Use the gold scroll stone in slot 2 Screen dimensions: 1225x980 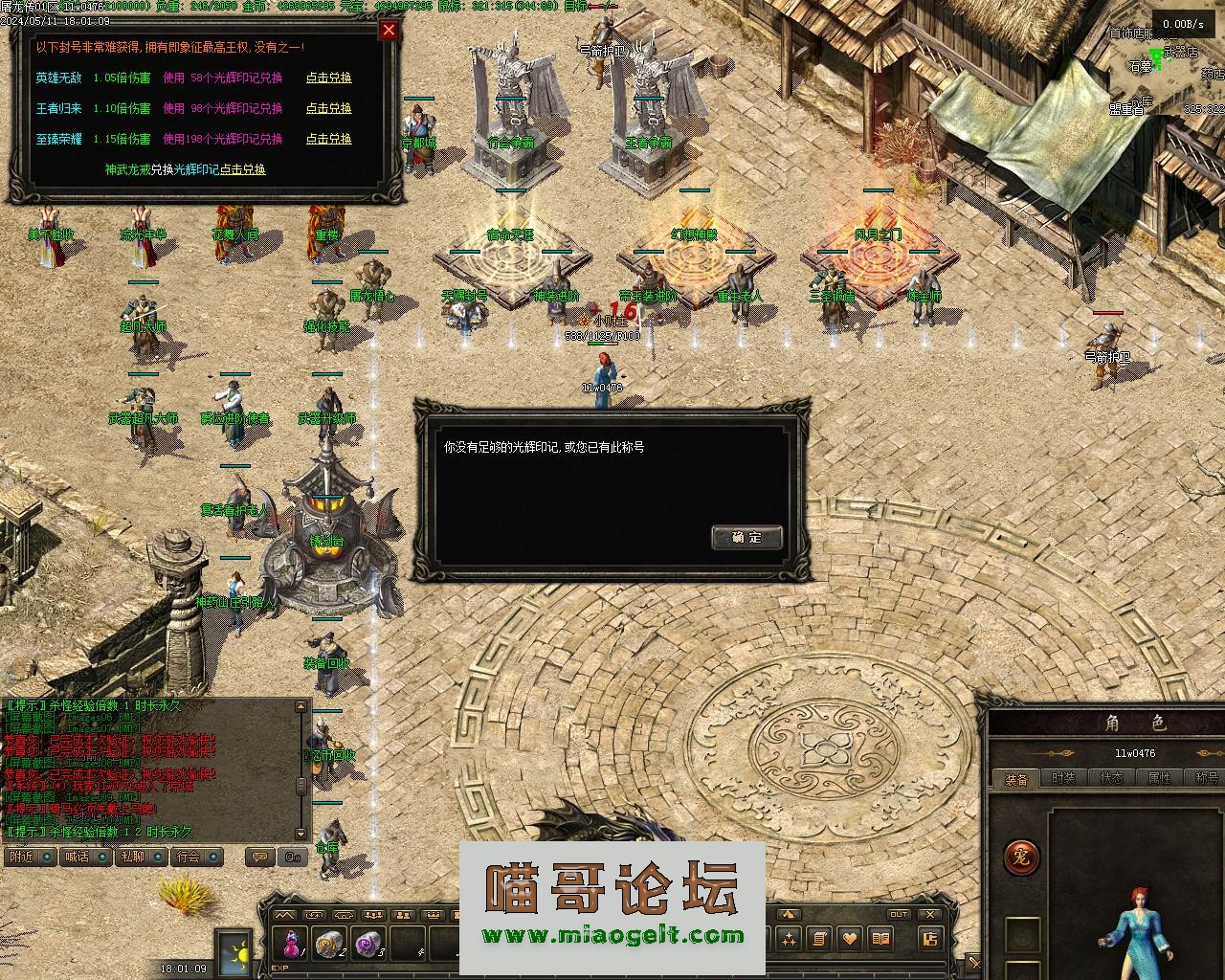pos(329,943)
